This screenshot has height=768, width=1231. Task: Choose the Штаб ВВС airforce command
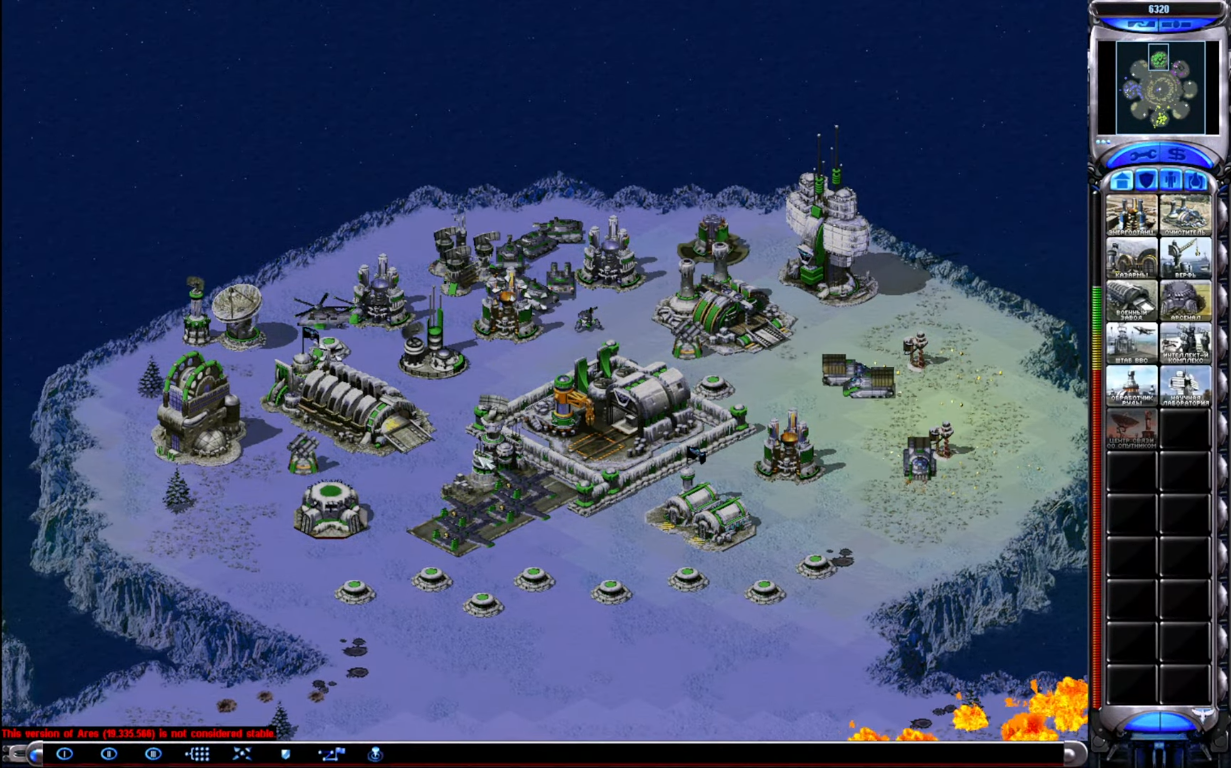[x=1132, y=343]
